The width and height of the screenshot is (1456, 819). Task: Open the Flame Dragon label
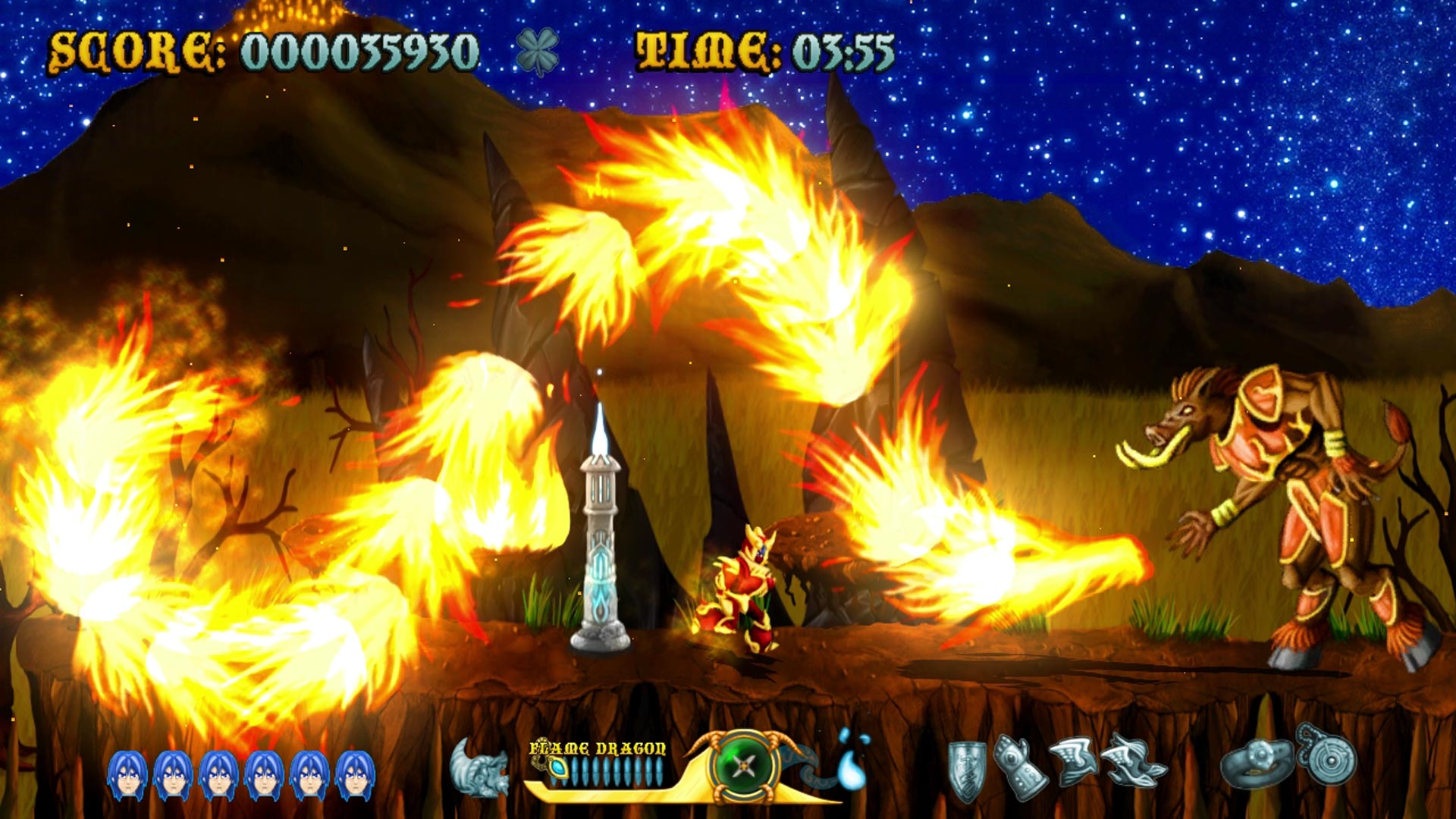tap(595, 747)
